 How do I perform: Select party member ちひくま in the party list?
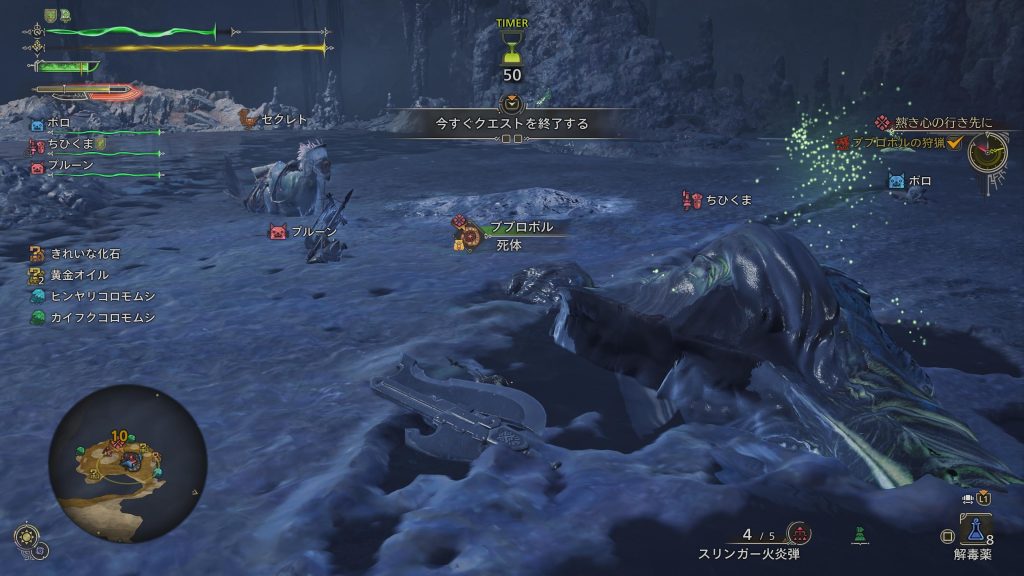pyautogui.click(x=67, y=146)
